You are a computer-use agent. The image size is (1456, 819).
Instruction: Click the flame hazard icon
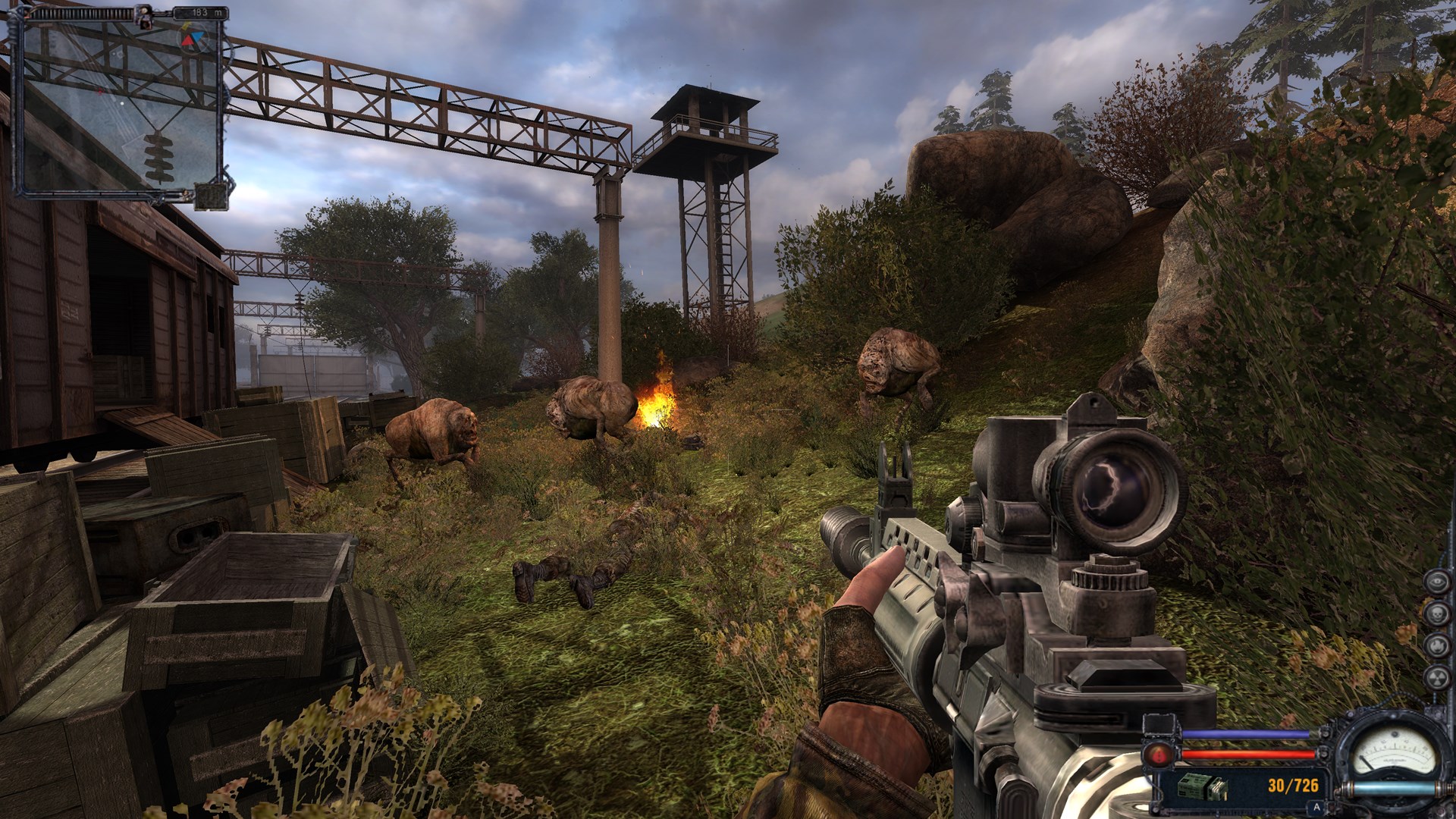click(x=1436, y=645)
